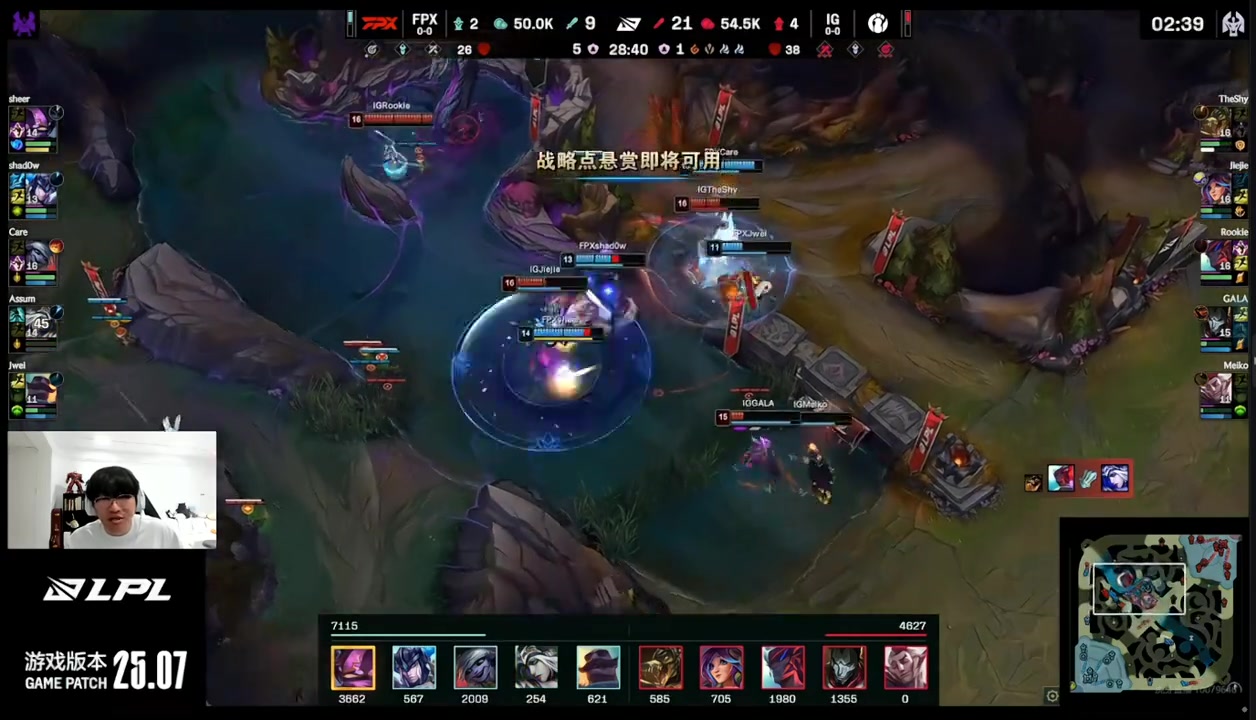Select sheer's player frame on the scoreboard
Screen dimensions: 1256x720
click(34, 127)
